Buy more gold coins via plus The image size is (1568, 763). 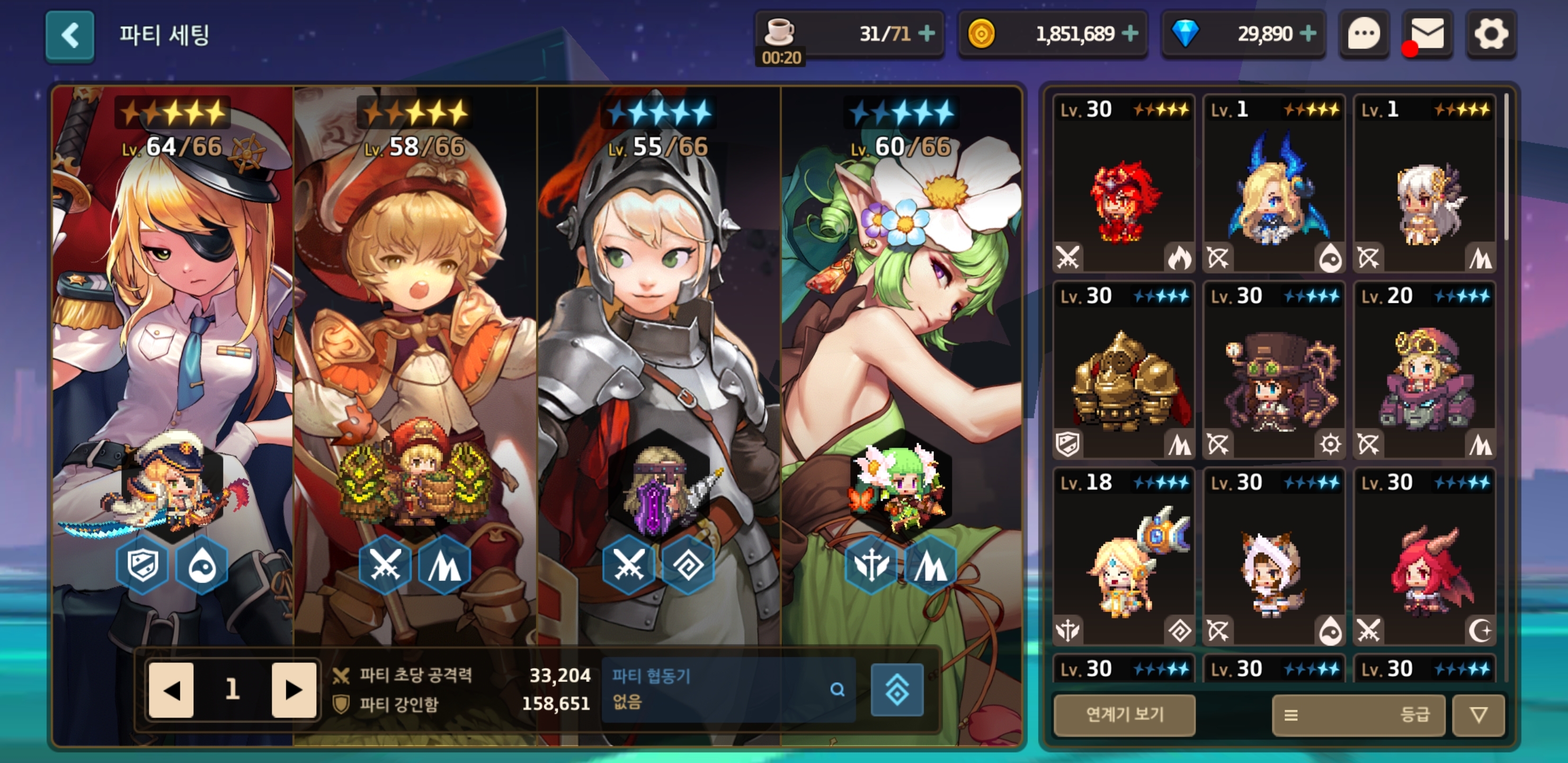[1130, 33]
